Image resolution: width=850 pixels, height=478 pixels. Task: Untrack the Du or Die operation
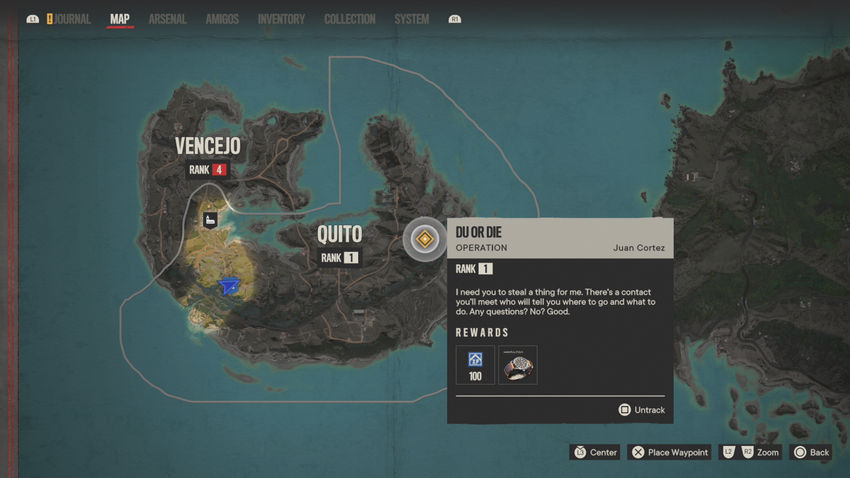[641, 409]
